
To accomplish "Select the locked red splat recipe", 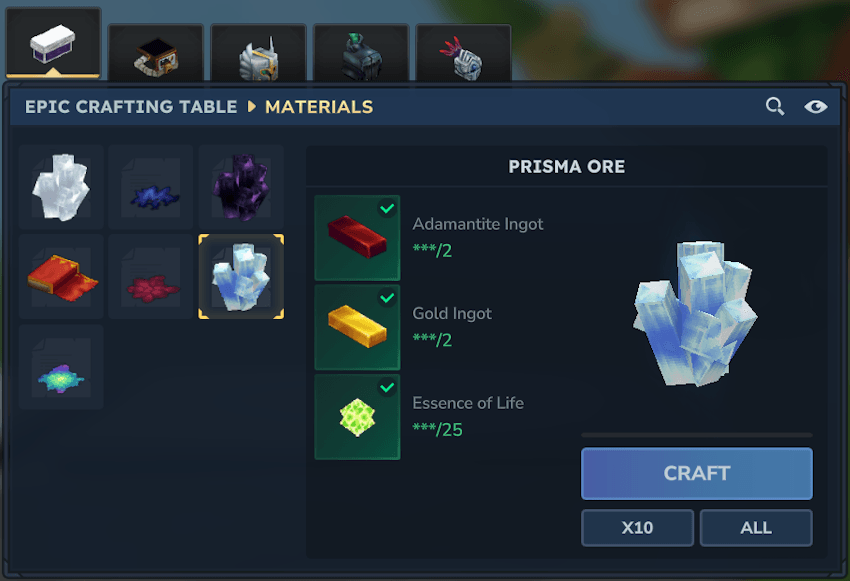I will 151,277.
